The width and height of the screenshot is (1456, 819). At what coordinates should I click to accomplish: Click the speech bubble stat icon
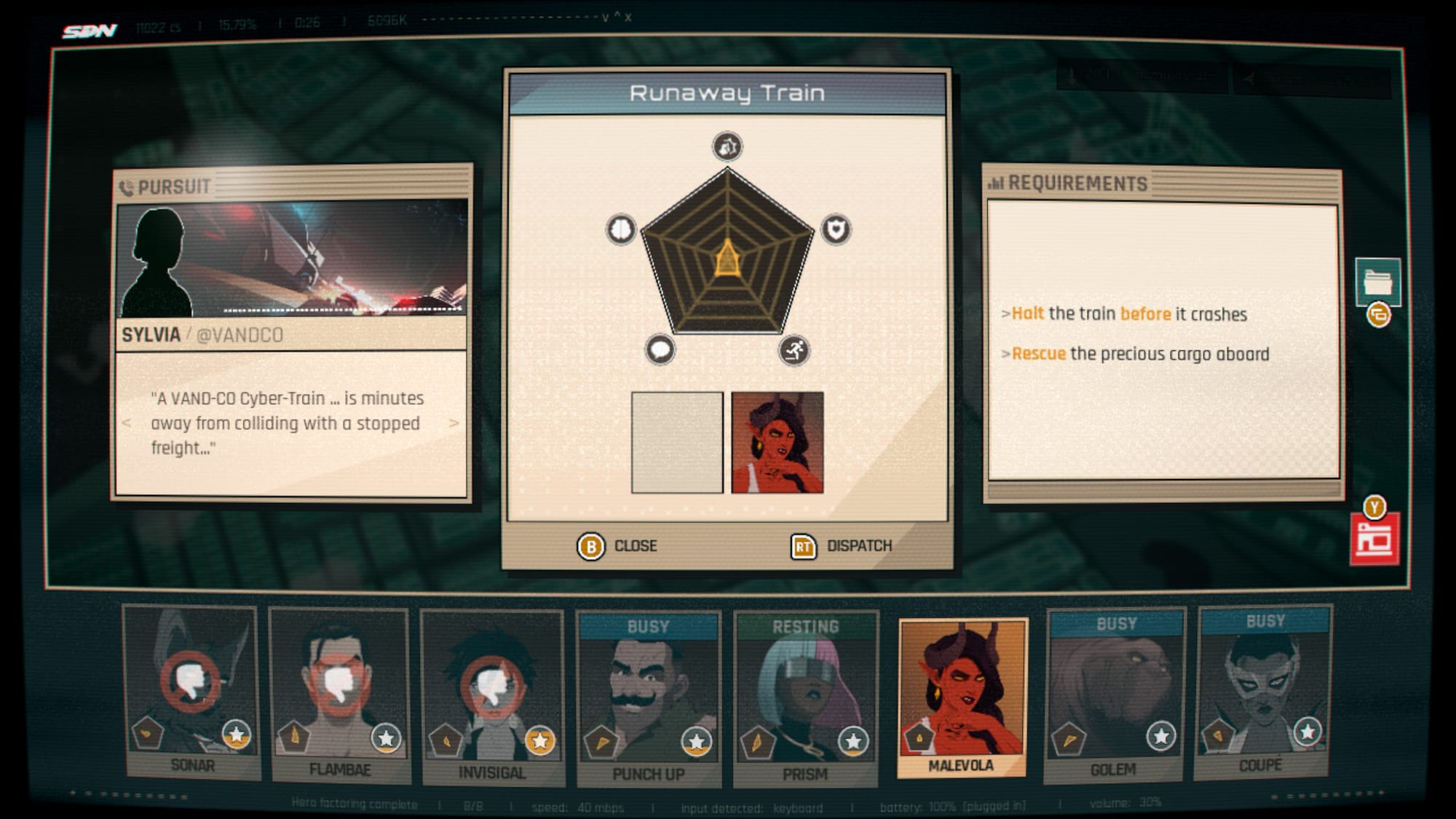pos(660,350)
